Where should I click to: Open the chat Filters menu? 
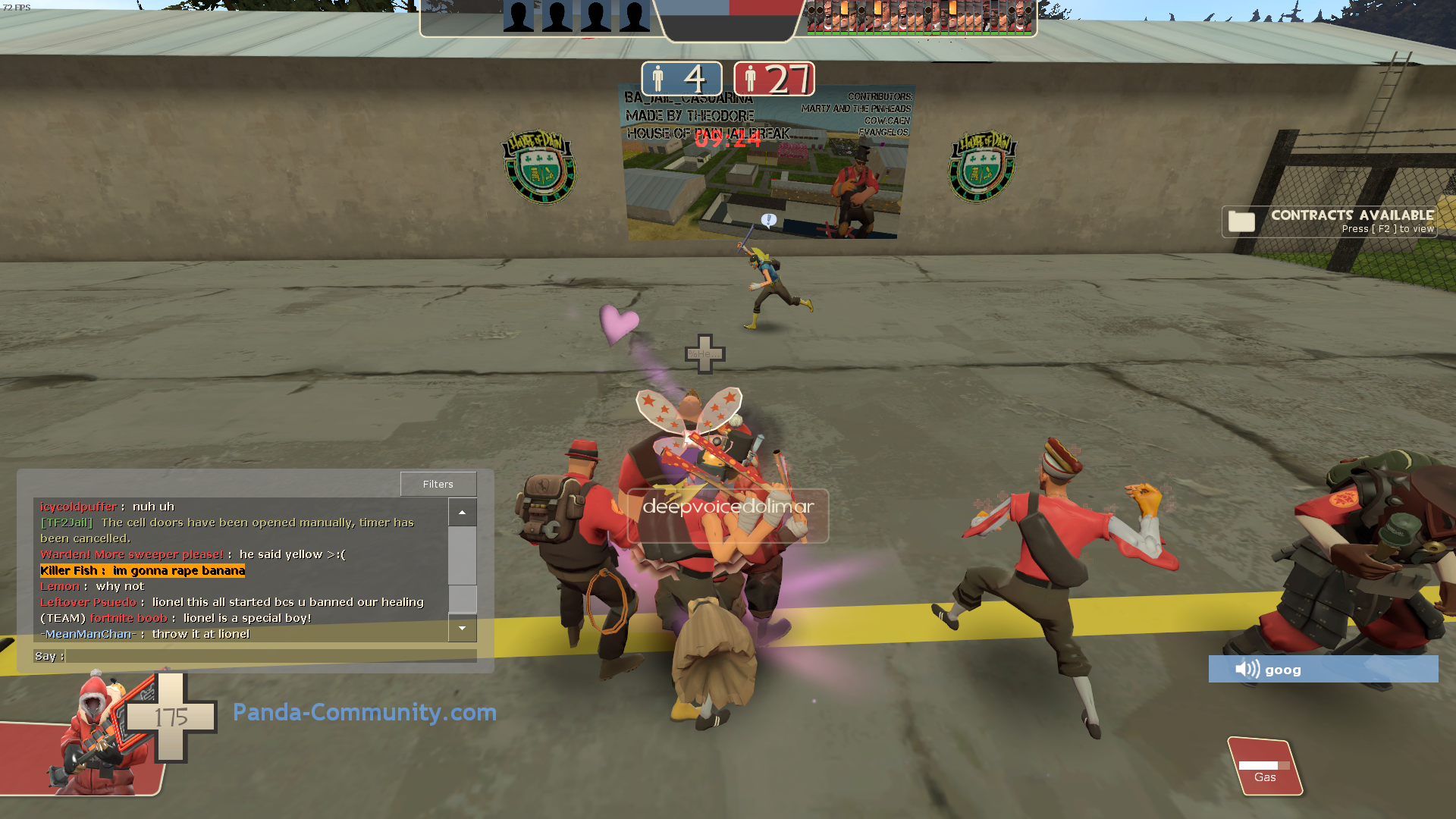(438, 483)
